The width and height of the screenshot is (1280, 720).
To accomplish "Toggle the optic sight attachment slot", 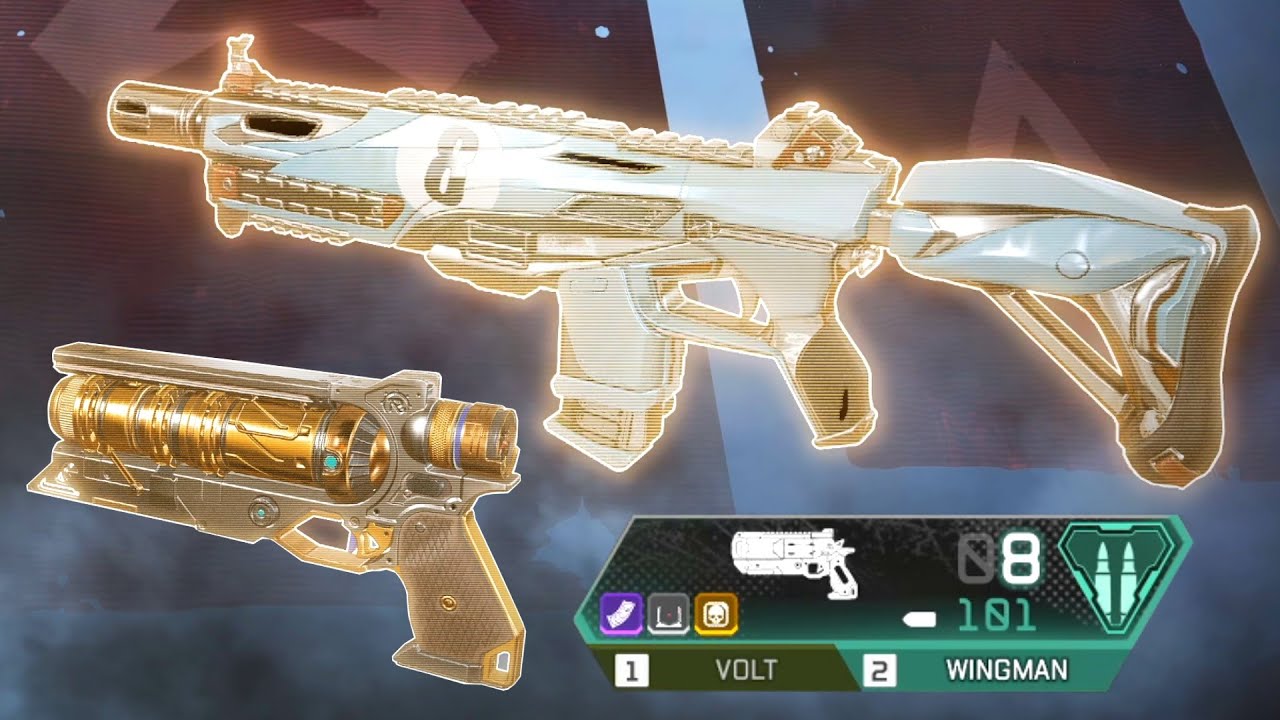I will pyautogui.click(x=668, y=613).
